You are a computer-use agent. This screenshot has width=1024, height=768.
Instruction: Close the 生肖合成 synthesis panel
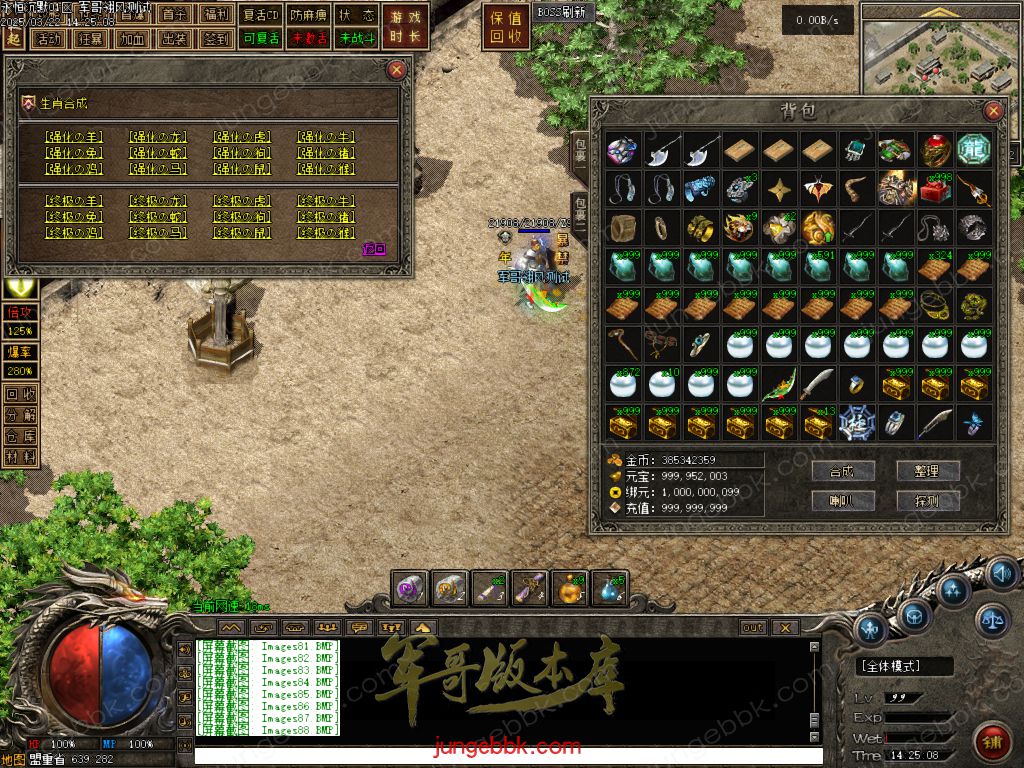click(x=397, y=69)
